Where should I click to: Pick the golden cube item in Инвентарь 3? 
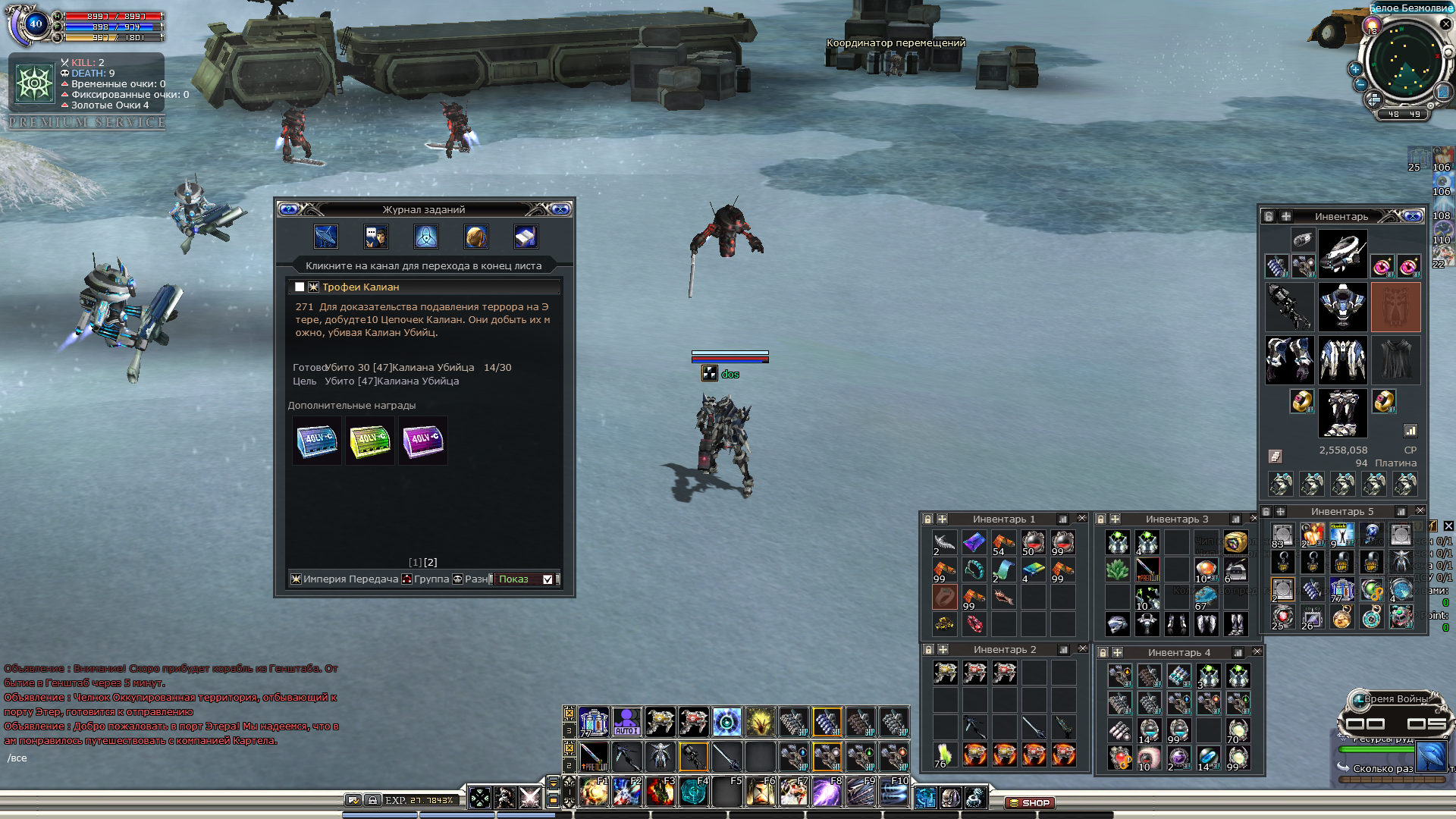tap(1235, 541)
